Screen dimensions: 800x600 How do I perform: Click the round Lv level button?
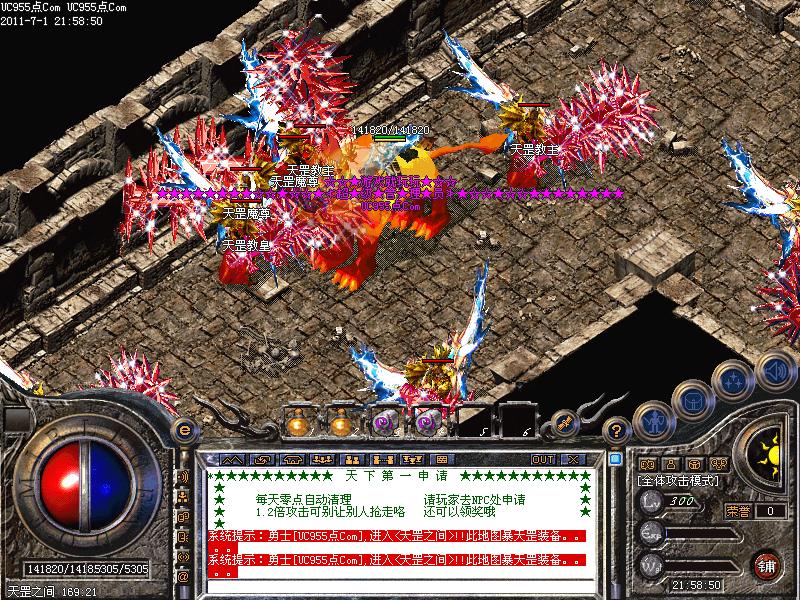[x=652, y=501]
